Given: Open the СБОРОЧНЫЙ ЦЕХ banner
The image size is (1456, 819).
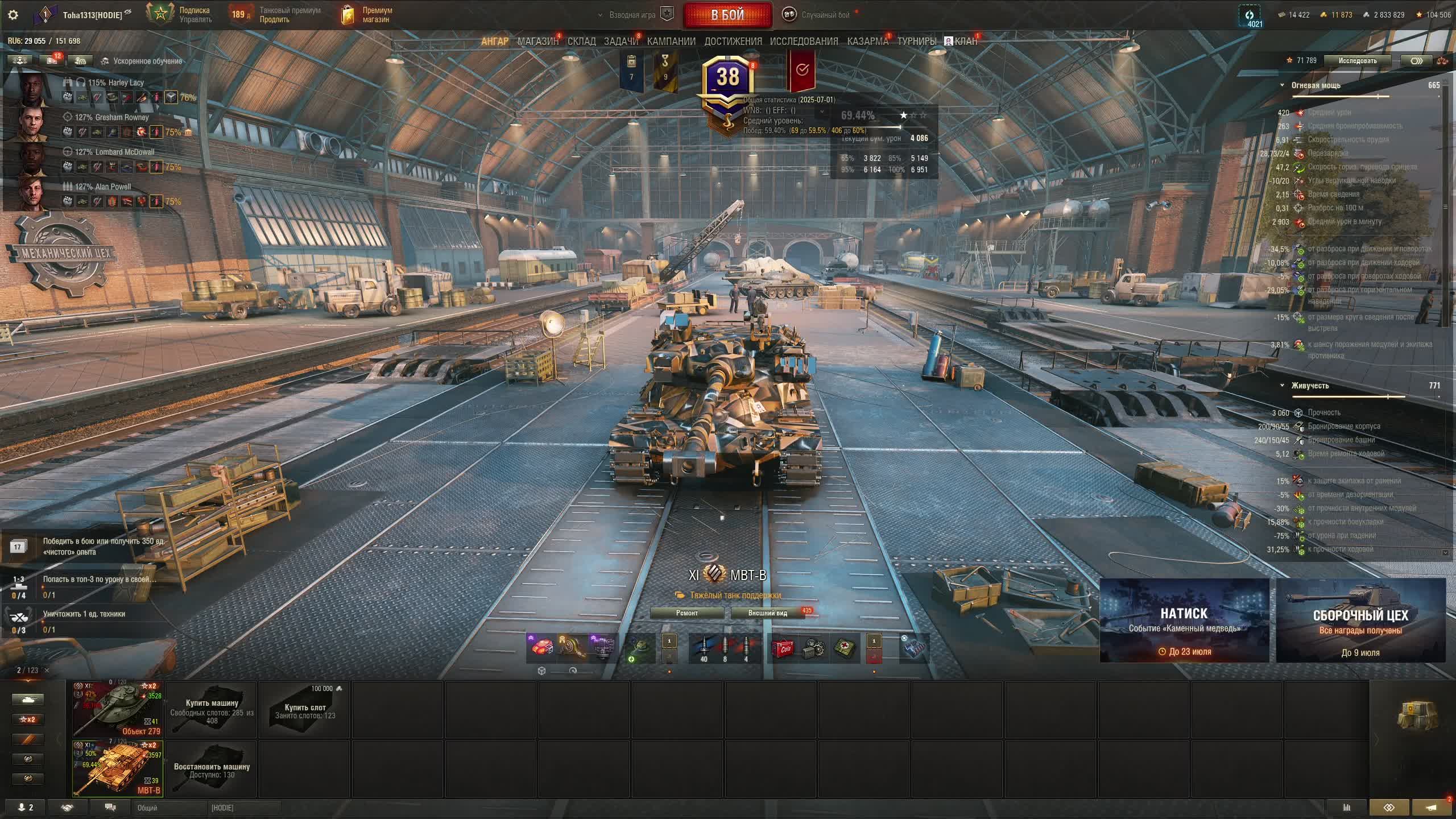Looking at the screenshot, I should pyautogui.click(x=1360, y=620).
